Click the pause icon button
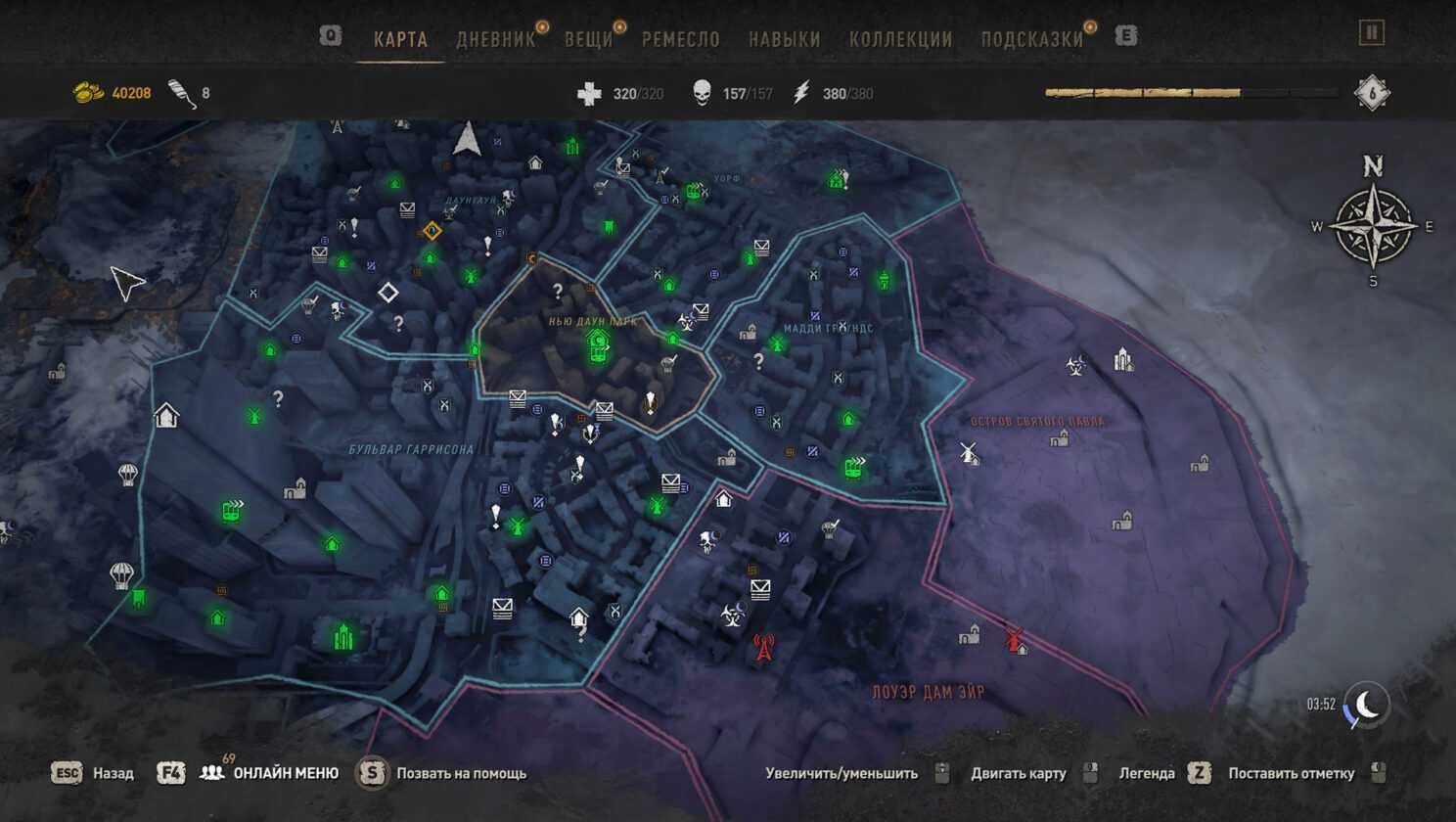This screenshot has width=1456, height=822. [1372, 33]
